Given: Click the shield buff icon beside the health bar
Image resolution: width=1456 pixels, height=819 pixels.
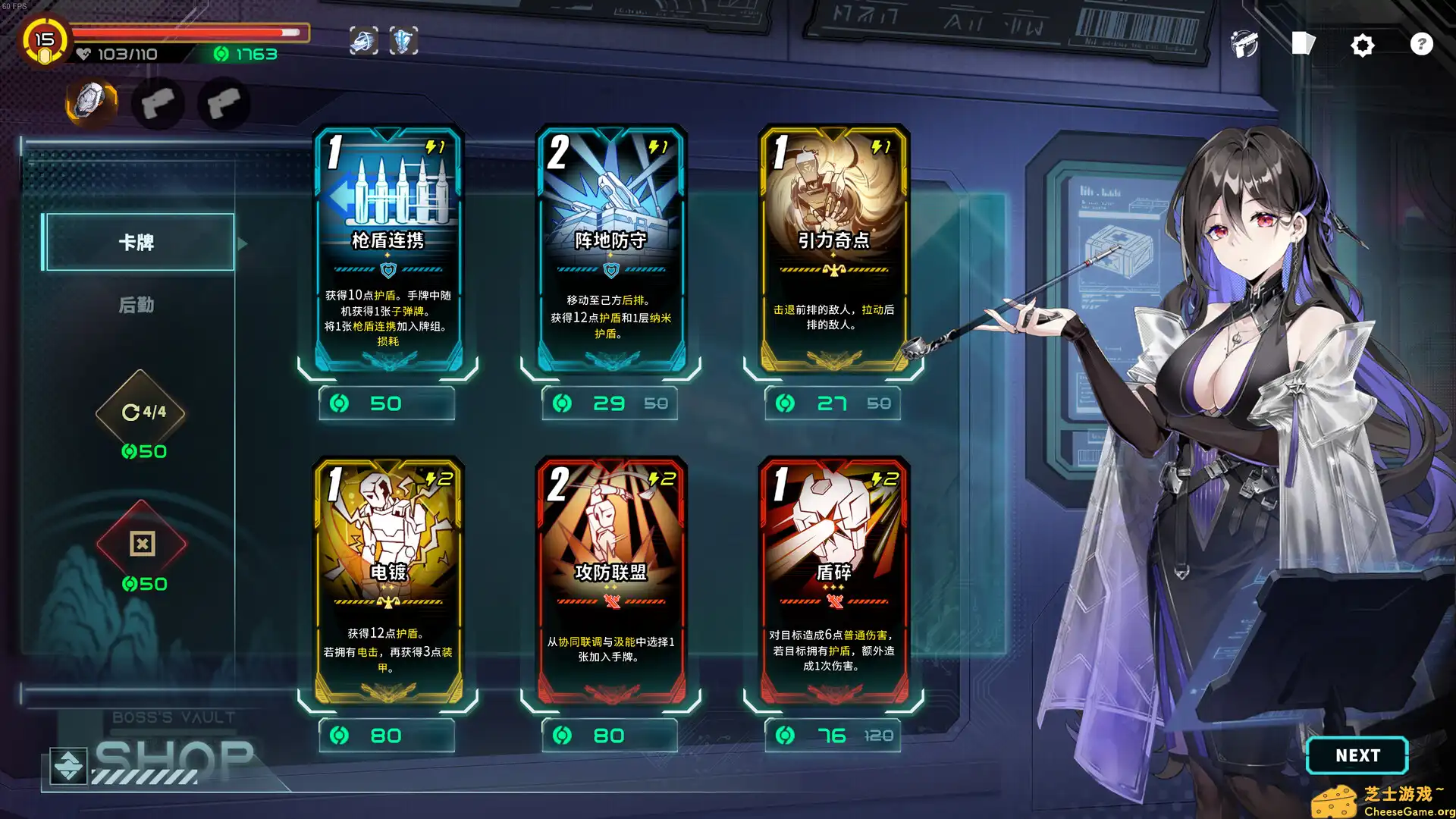Looking at the screenshot, I should 403,40.
